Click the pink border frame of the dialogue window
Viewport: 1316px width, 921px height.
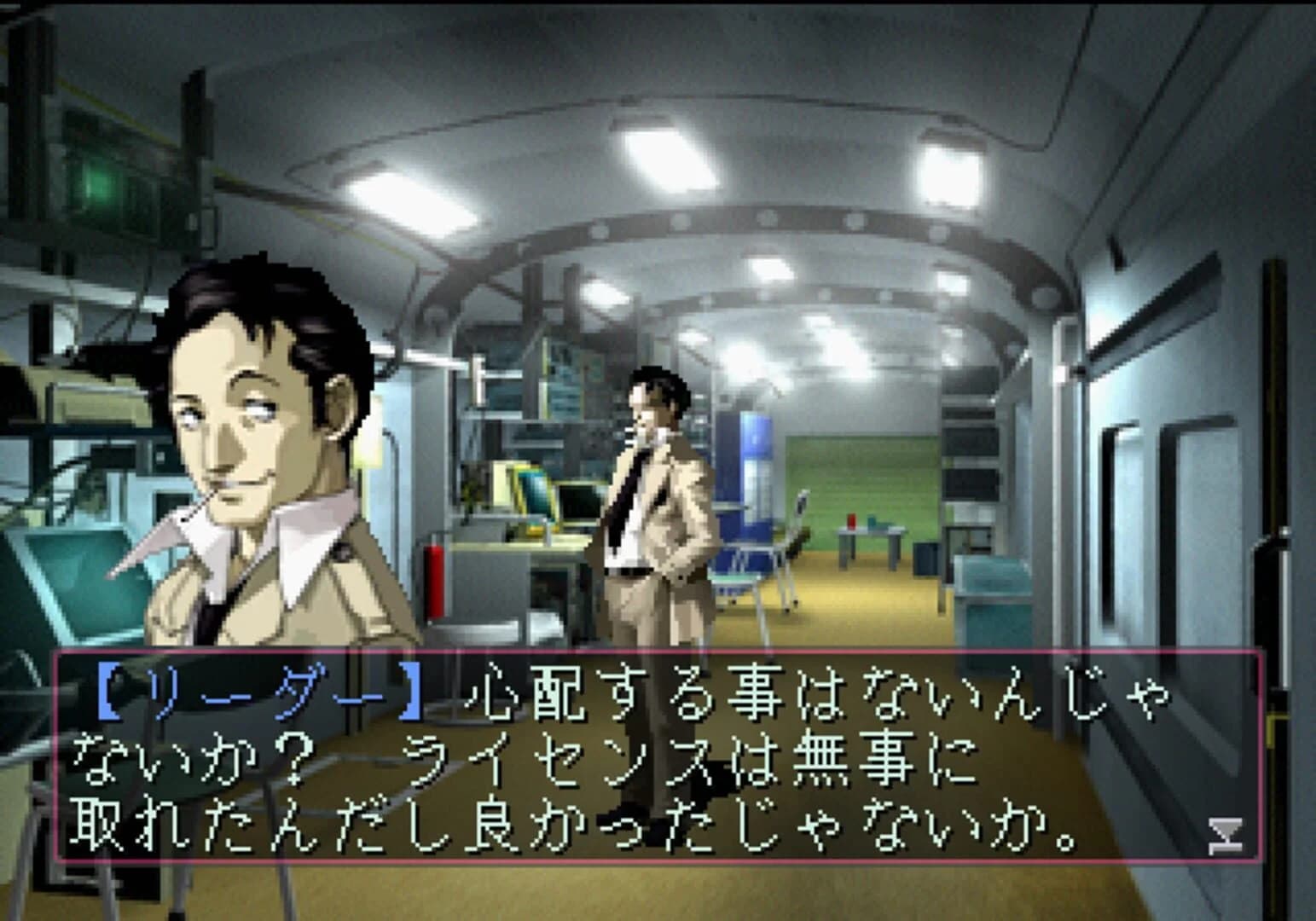(x=657, y=655)
